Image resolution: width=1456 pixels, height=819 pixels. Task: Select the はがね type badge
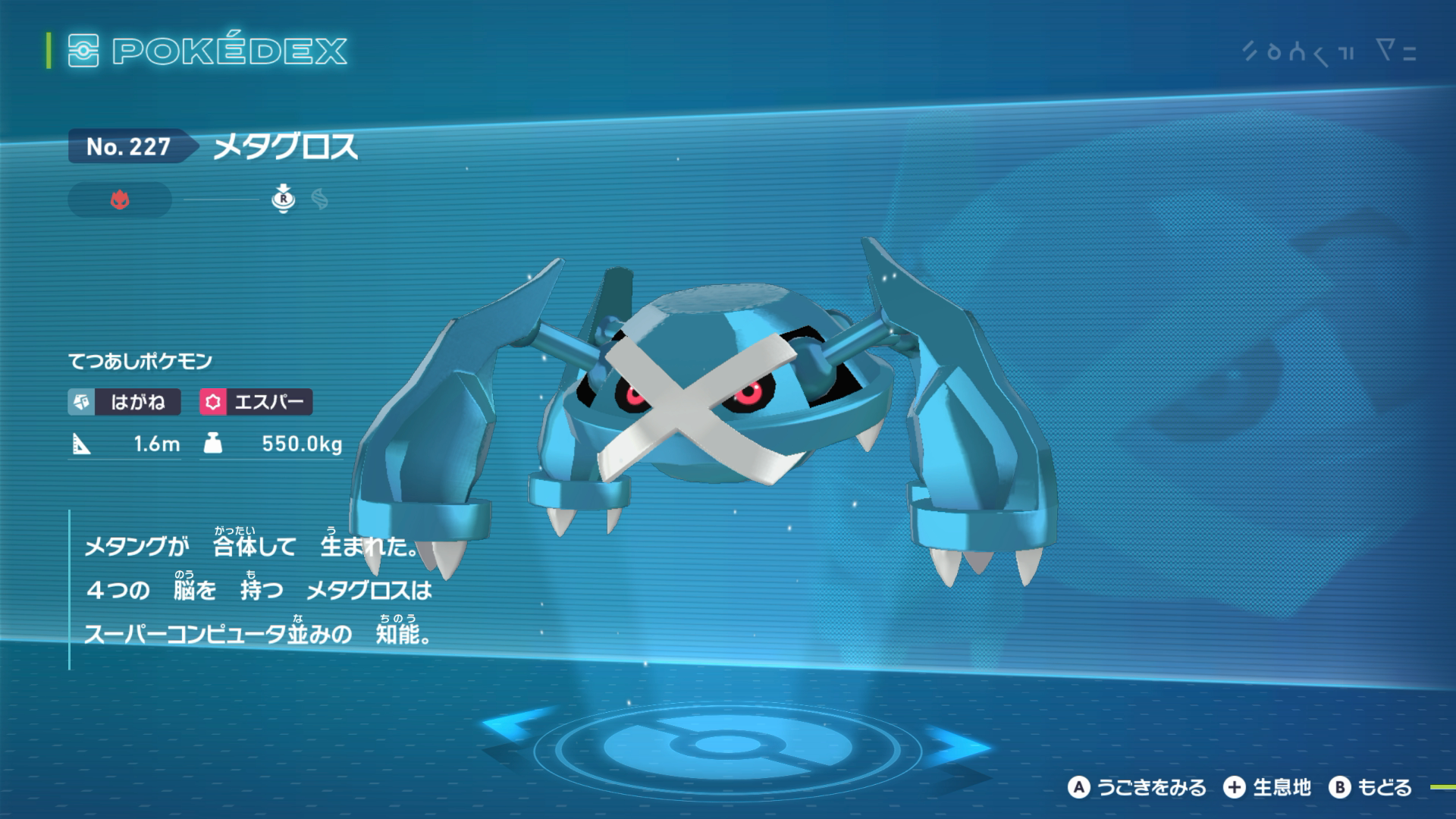[124, 402]
